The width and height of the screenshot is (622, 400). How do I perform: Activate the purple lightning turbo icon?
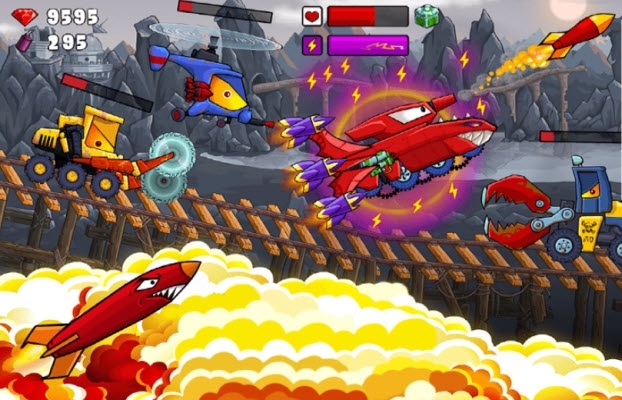312,45
